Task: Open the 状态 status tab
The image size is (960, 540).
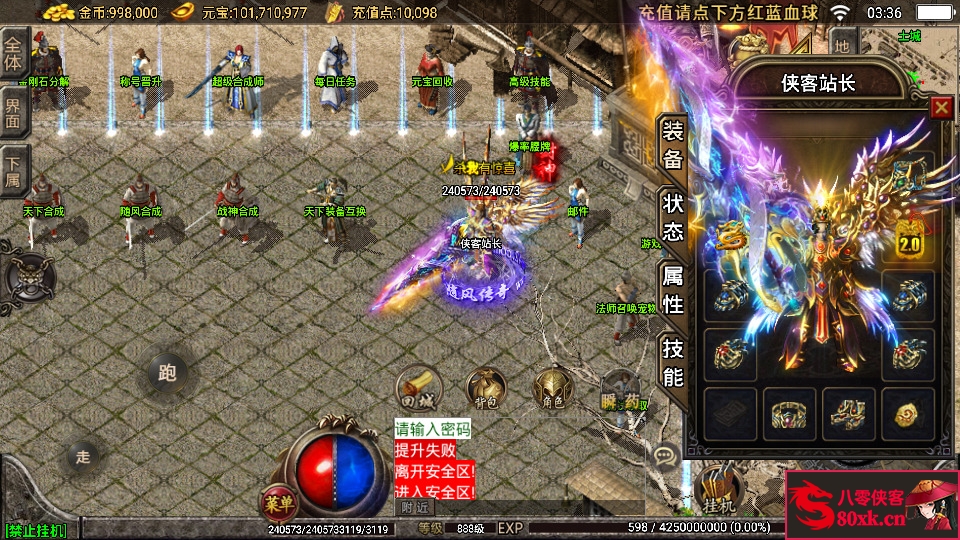Action: (673, 217)
